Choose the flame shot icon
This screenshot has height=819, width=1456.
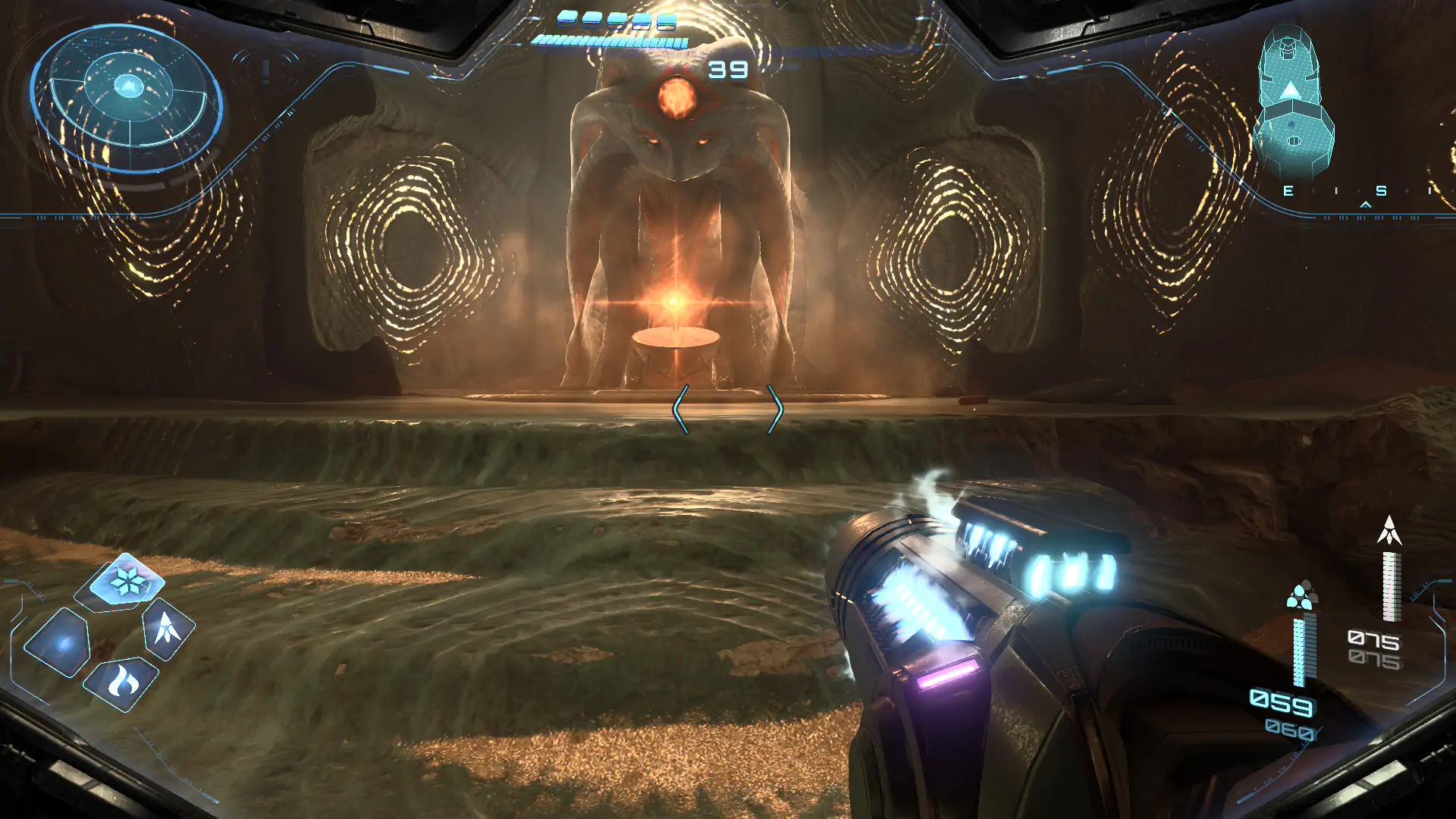click(121, 682)
